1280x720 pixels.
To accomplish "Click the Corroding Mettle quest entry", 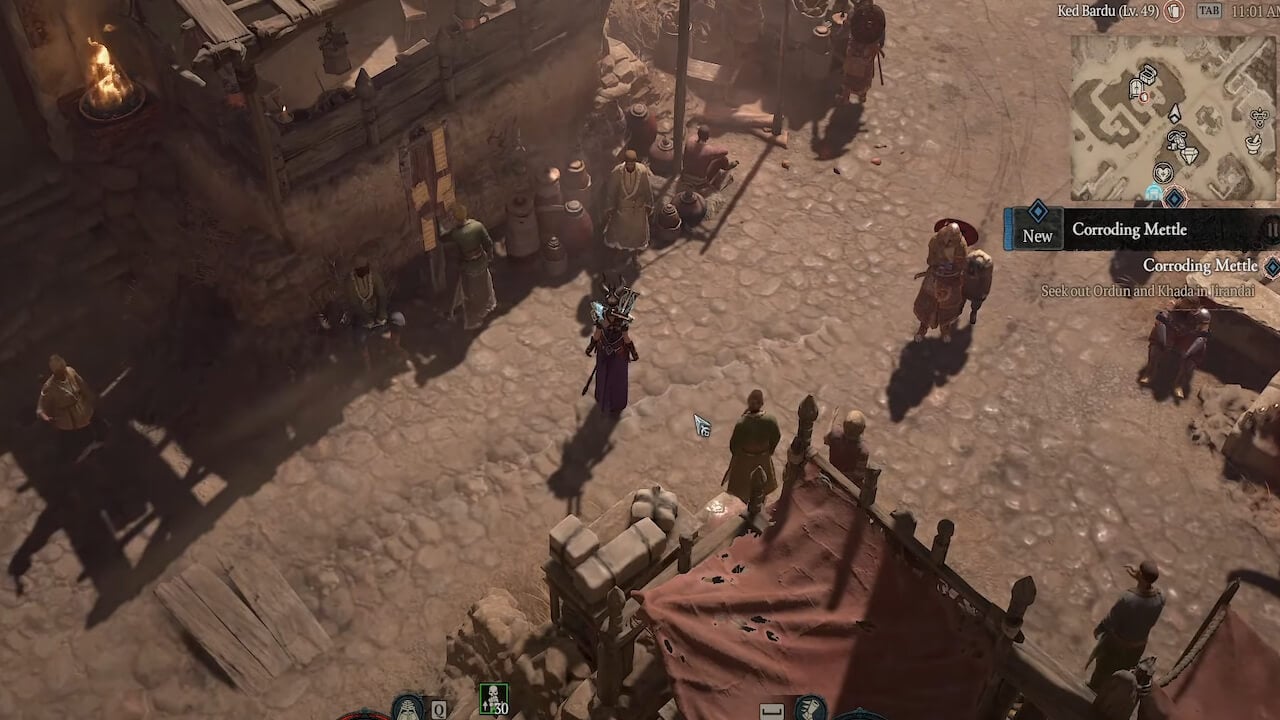I will click(x=1201, y=266).
